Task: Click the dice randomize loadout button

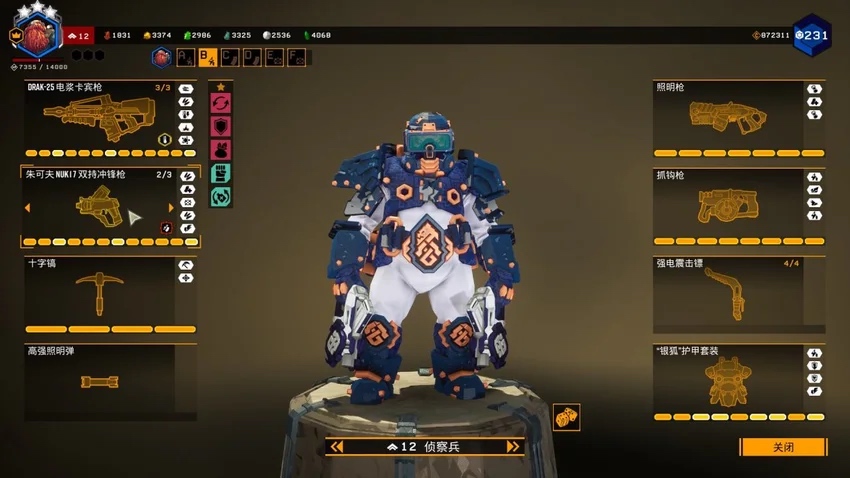Action: [566, 417]
